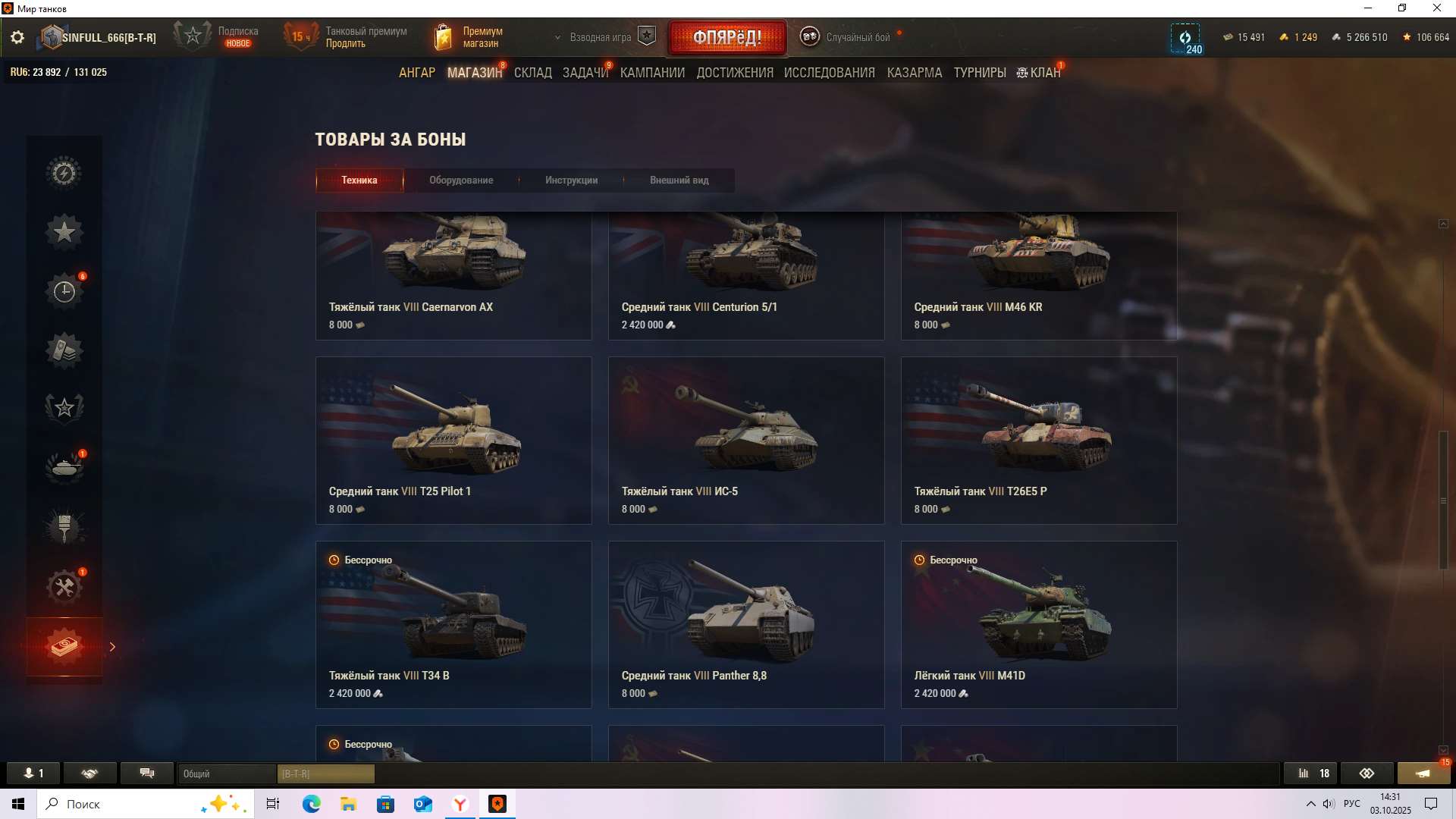This screenshot has height=819, width=1456.
Task: Open the bond shop sidebar icon
Action: 64,647
